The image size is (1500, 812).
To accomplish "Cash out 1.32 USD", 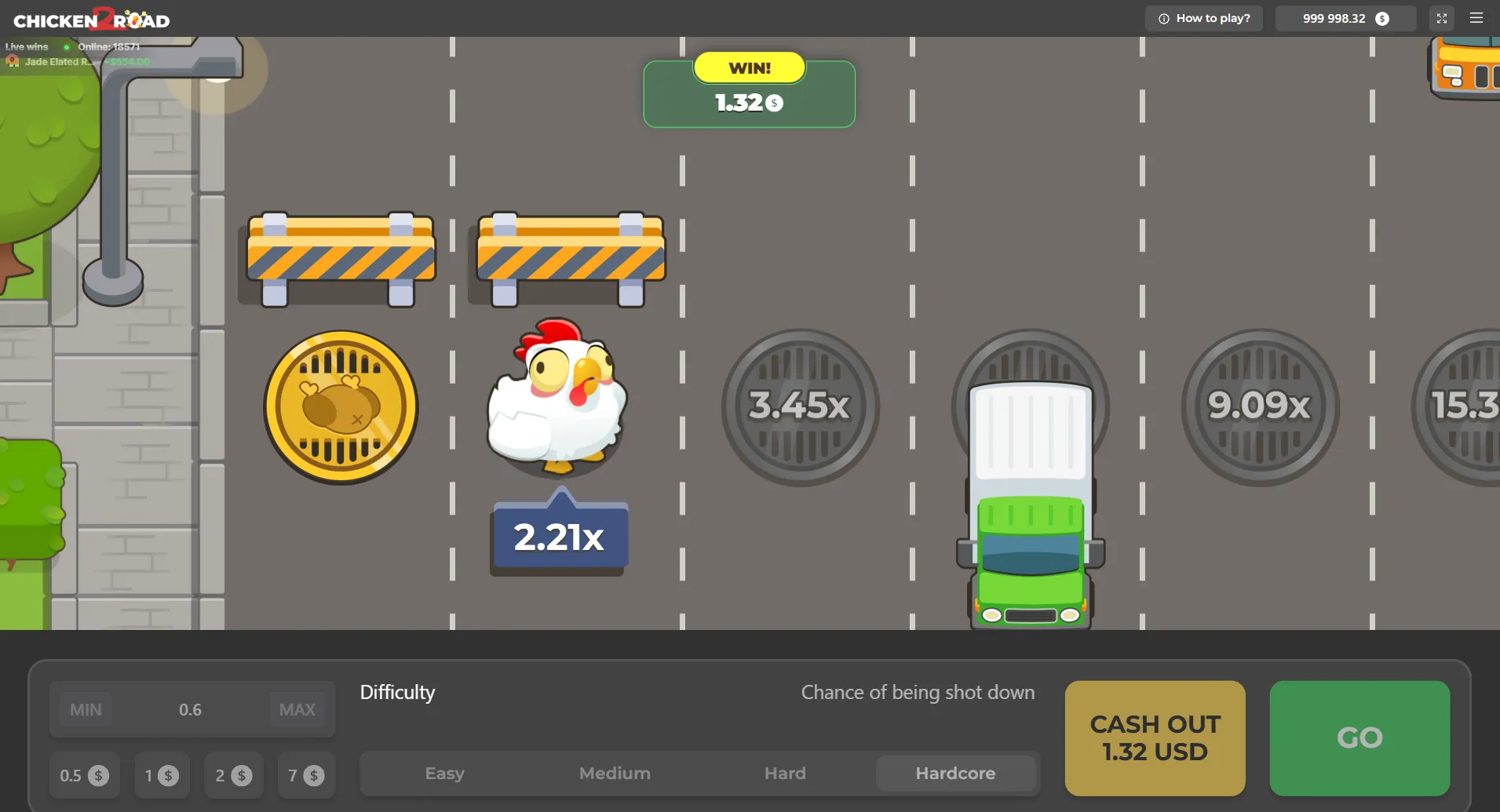I will (1155, 737).
